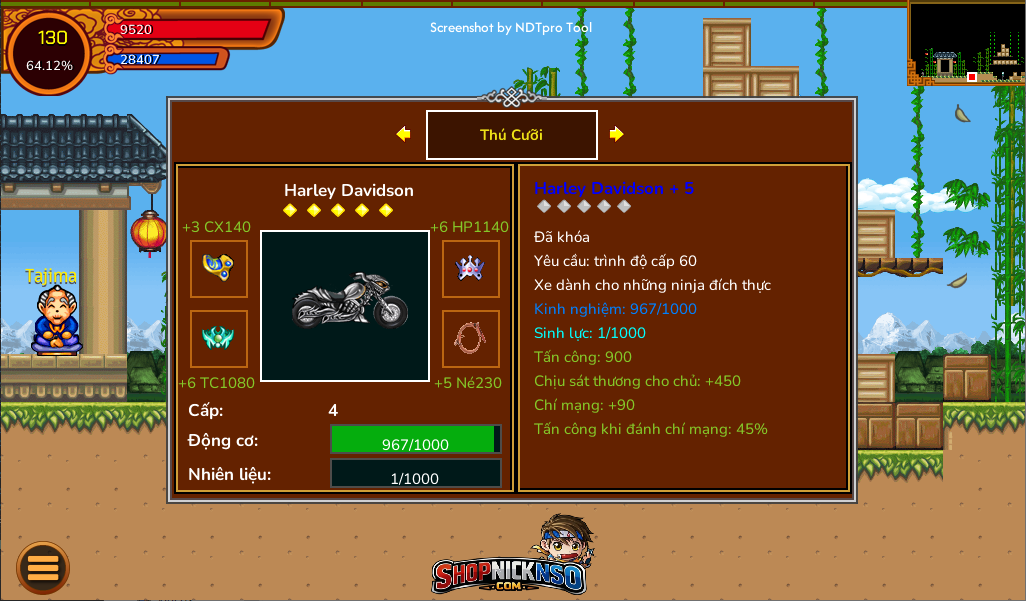The width and height of the screenshot is (1026, 601).
Task: Click the left yellow arrow beside Thú Cưỡi
Action: pos(403,134)
